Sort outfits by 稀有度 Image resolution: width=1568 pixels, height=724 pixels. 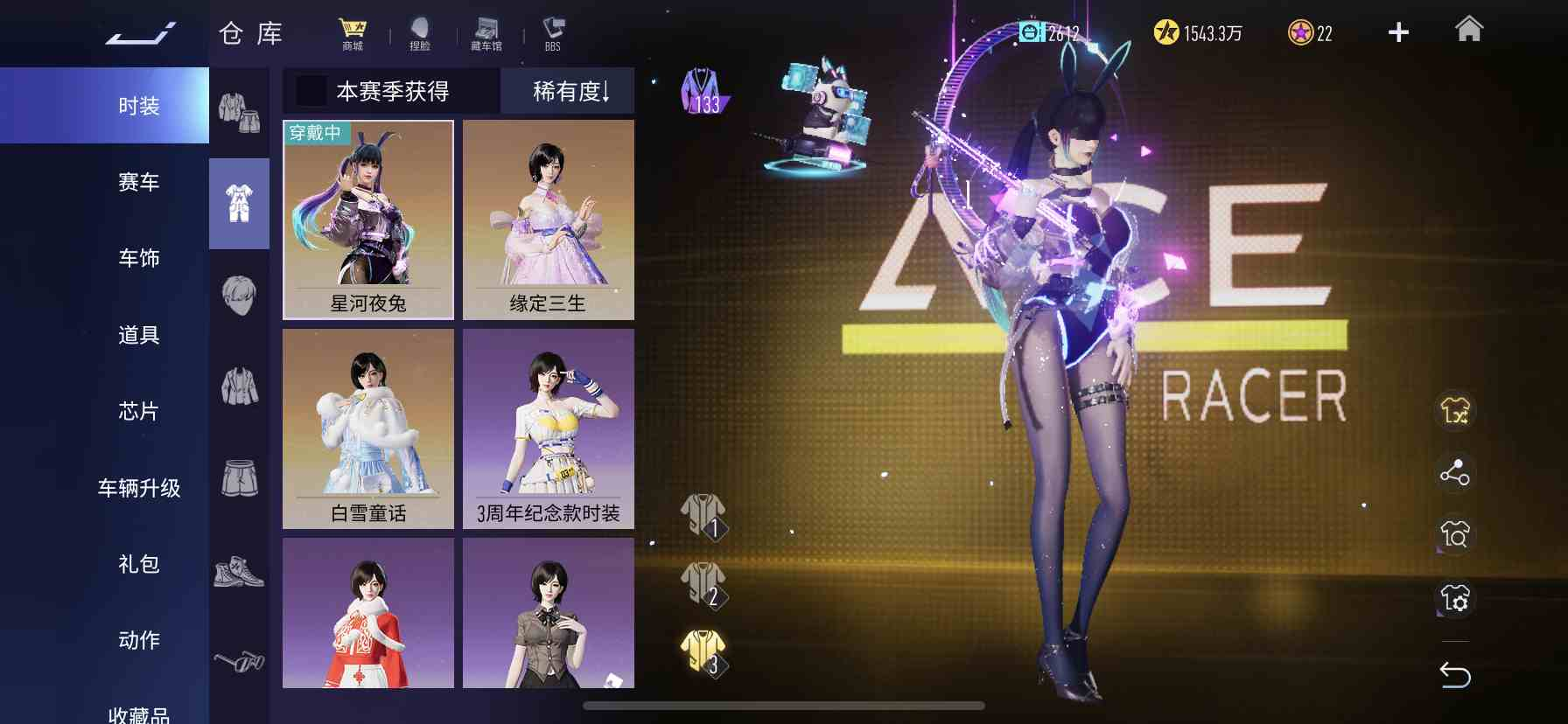pos(570,91)
